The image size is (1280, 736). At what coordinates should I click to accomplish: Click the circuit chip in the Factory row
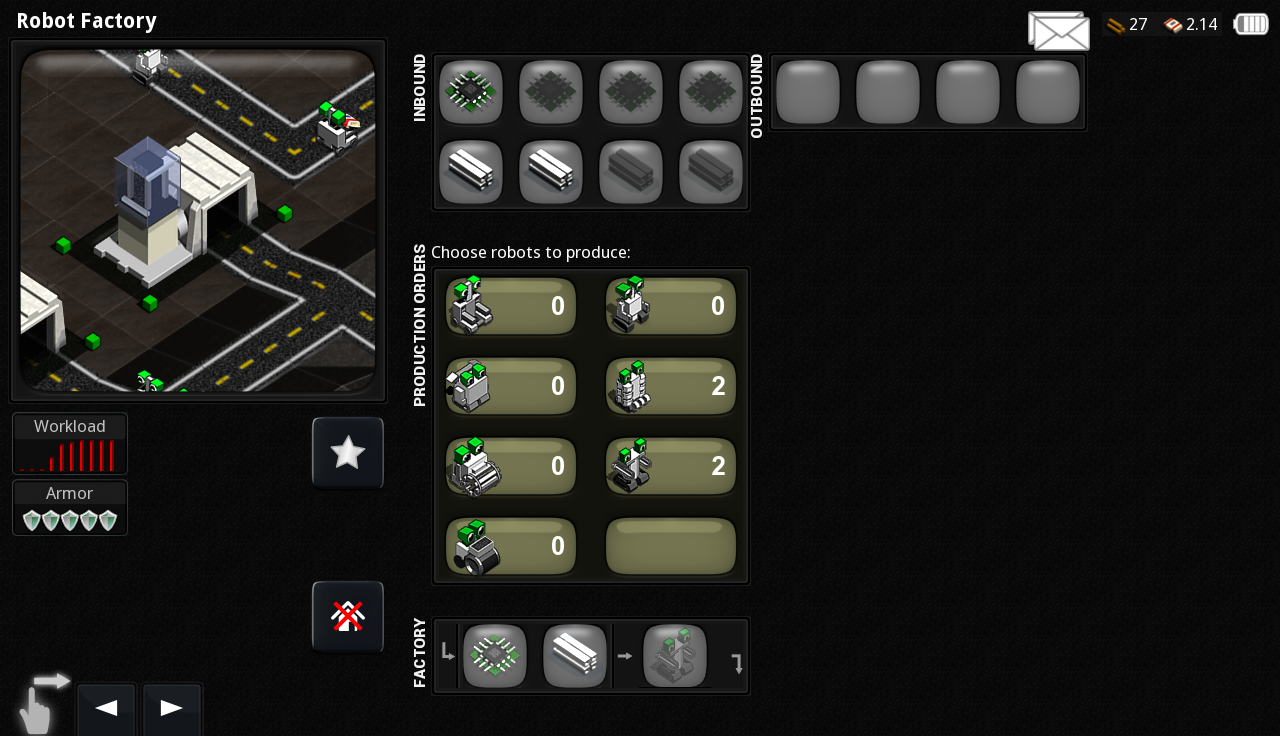pos(495,656)
